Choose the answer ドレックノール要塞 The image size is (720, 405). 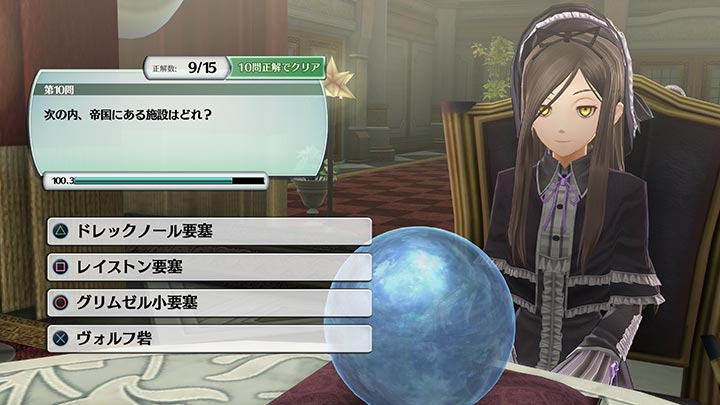tap(208, 232)
